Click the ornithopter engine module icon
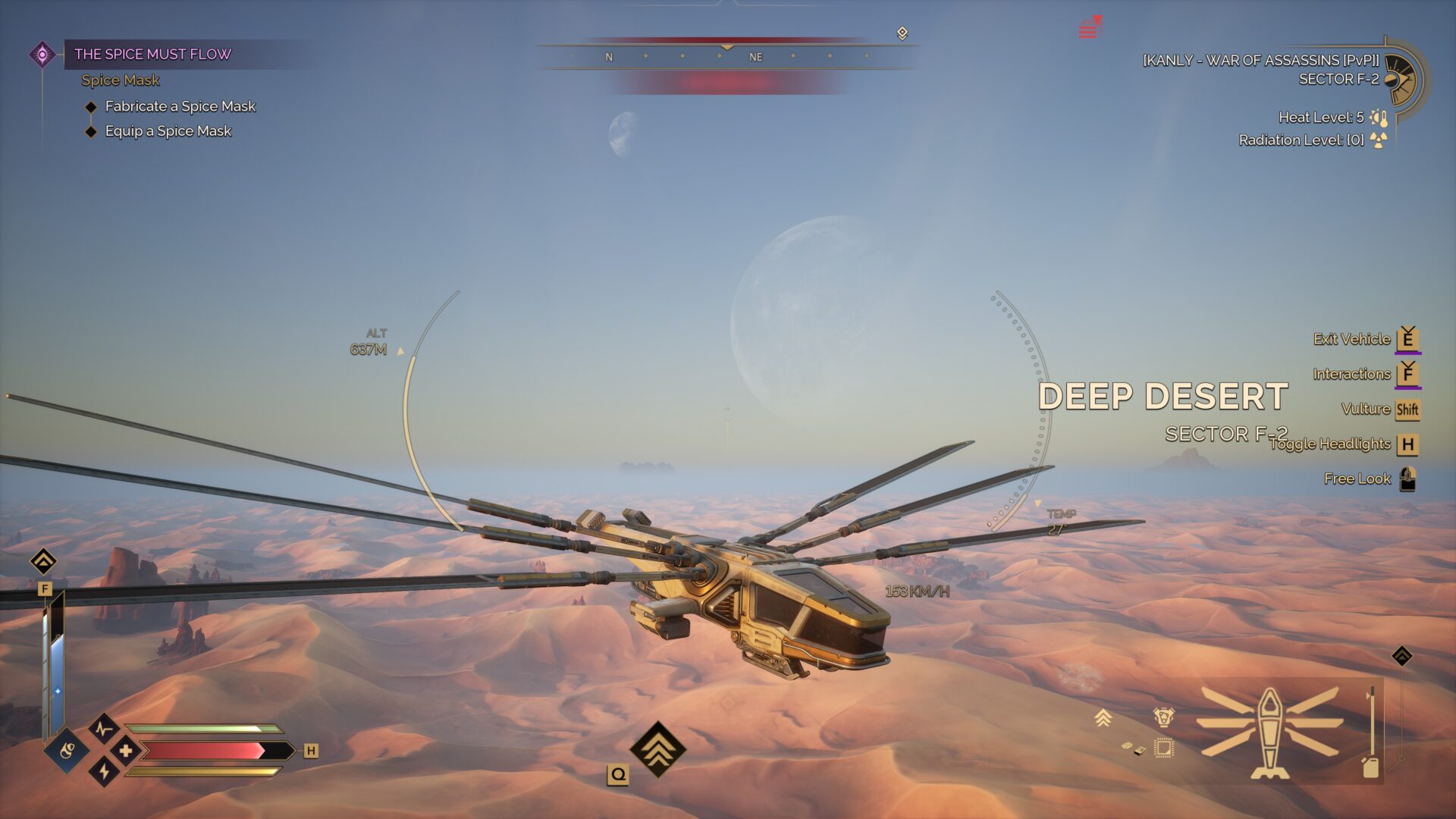This screenshot has width=1456, height=819. click(x=1163, y=716)
